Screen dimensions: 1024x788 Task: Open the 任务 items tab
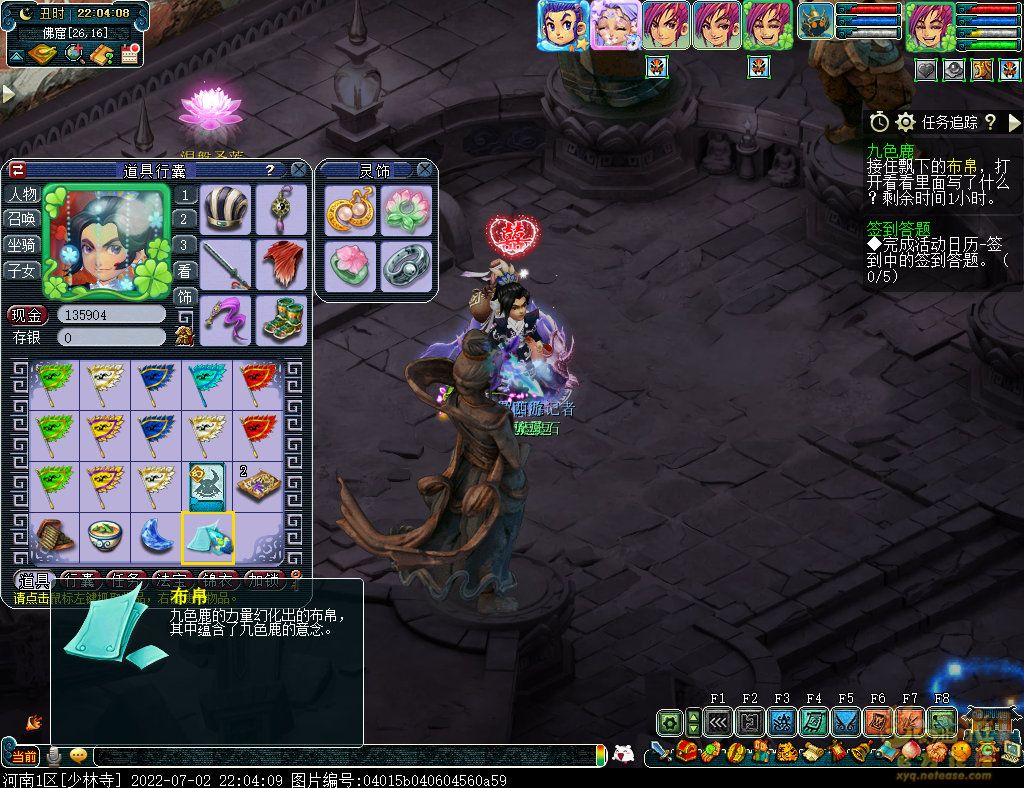[126, 579]
